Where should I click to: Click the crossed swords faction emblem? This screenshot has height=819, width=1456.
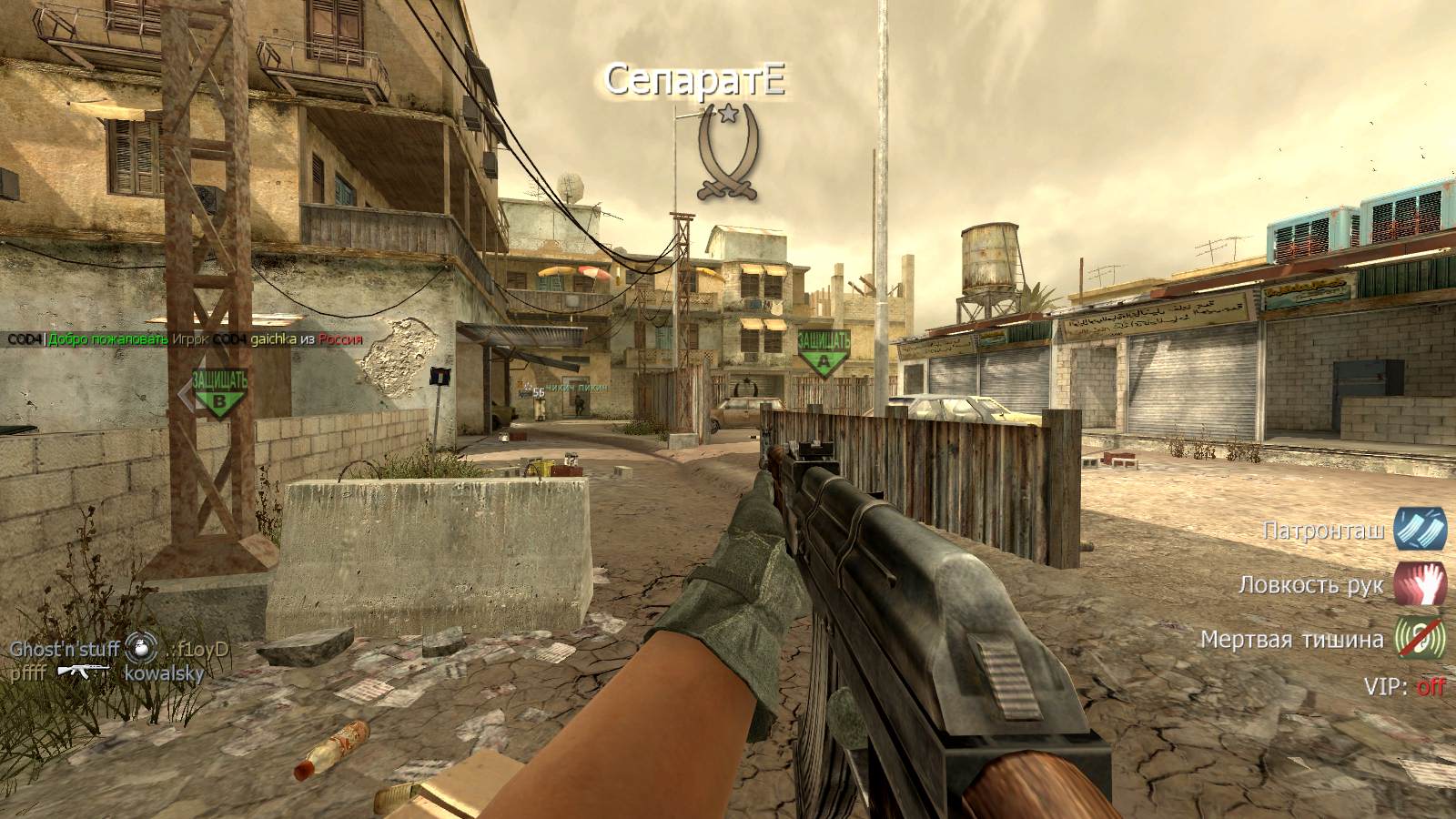[x=726, y=153]
